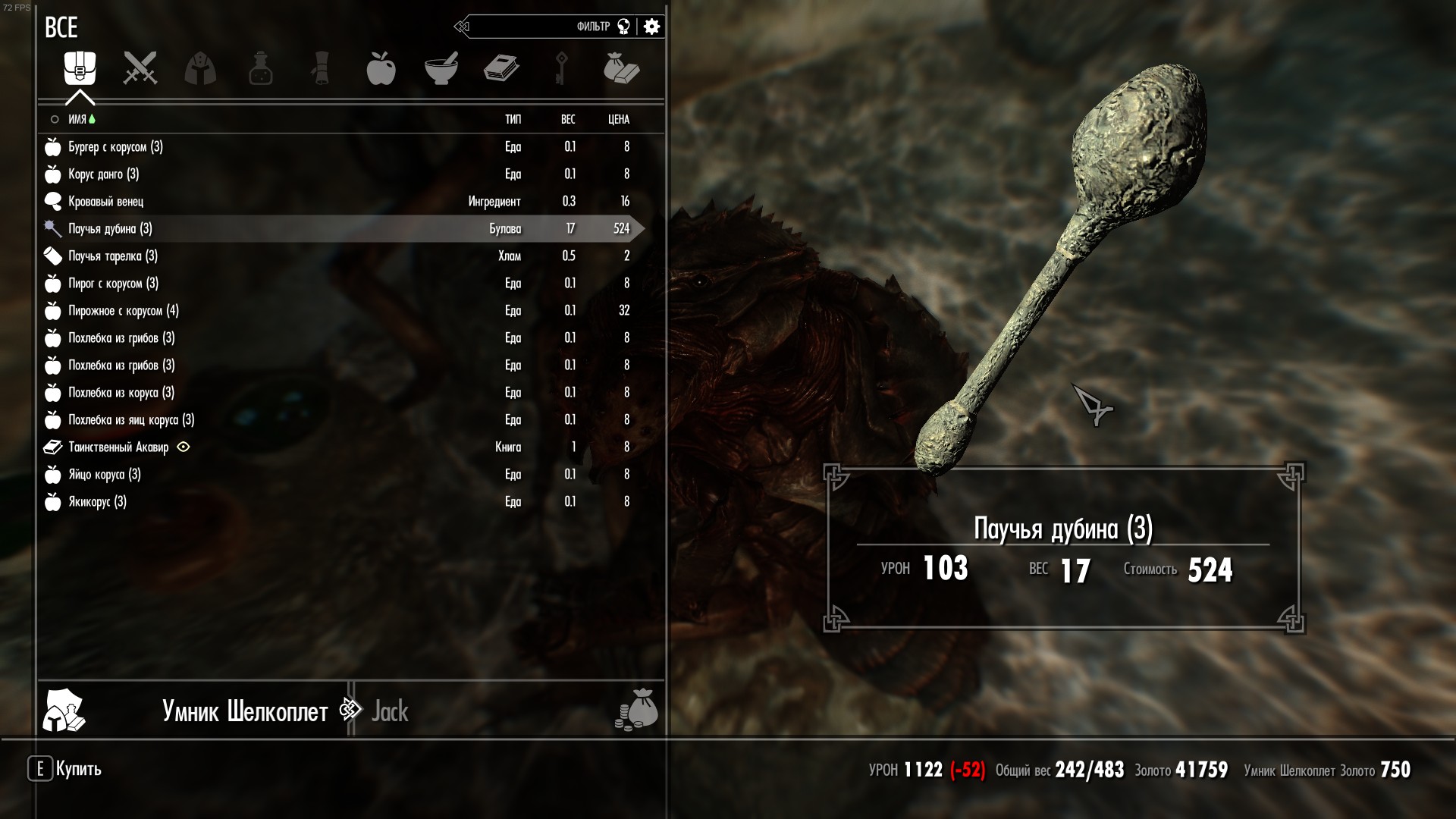
Task: Select the food apple category tab
Action: pyautogui.click(x=381, y=68)
